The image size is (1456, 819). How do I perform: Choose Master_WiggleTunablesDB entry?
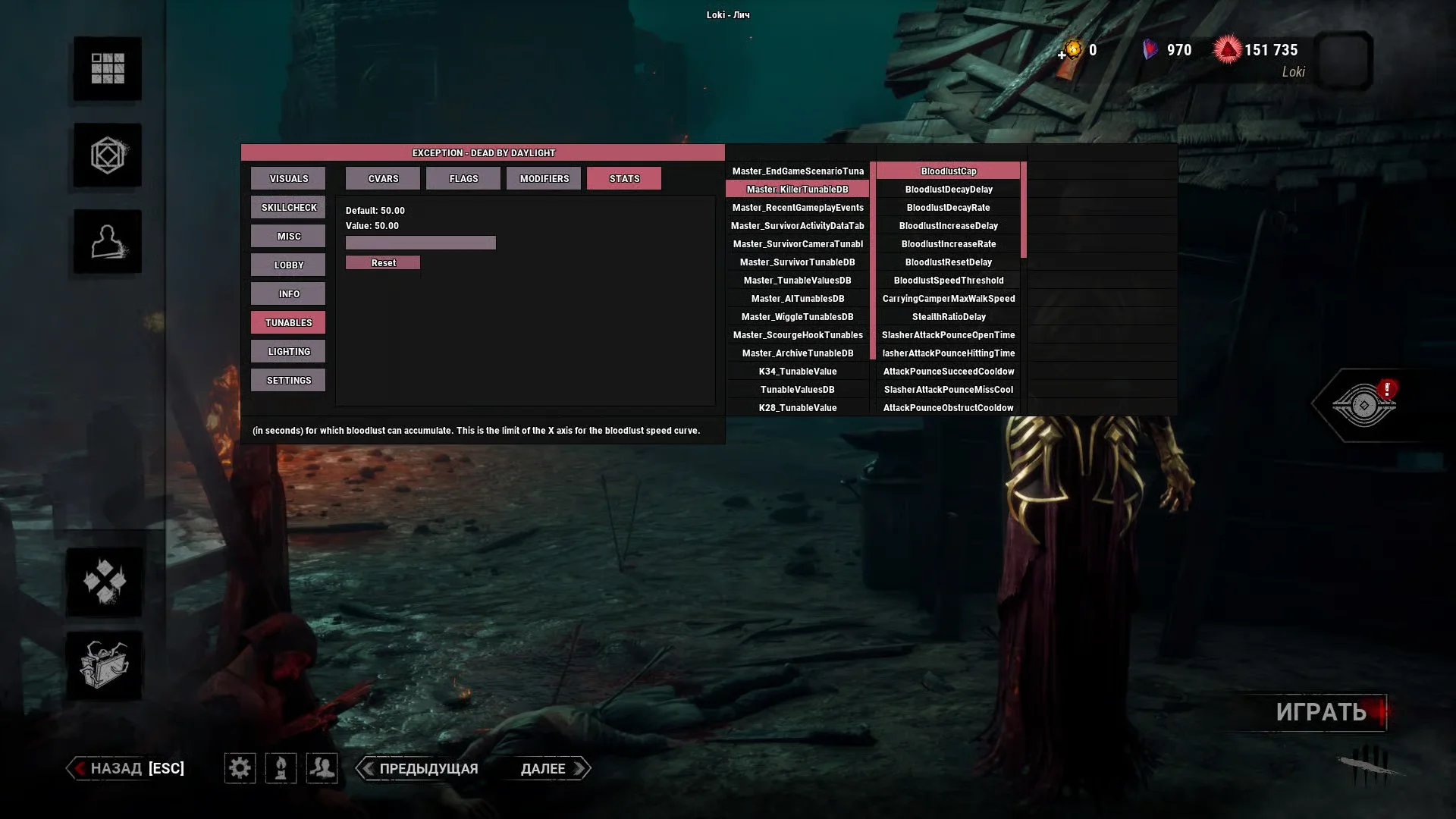(x=797, y=317)
